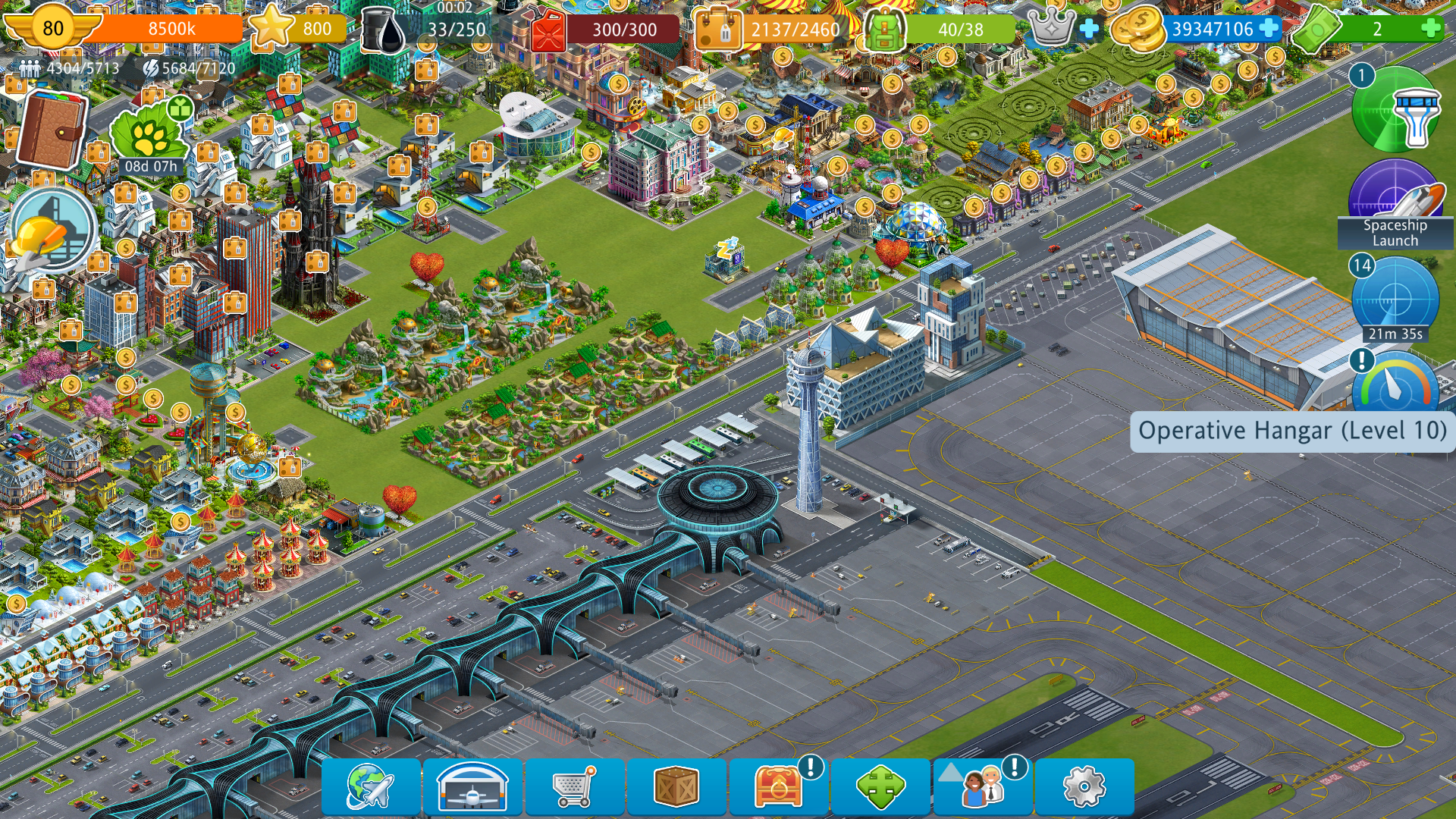Activate the green move-arrows edit mode
The image size is (1456, 819).
(880, 787)
